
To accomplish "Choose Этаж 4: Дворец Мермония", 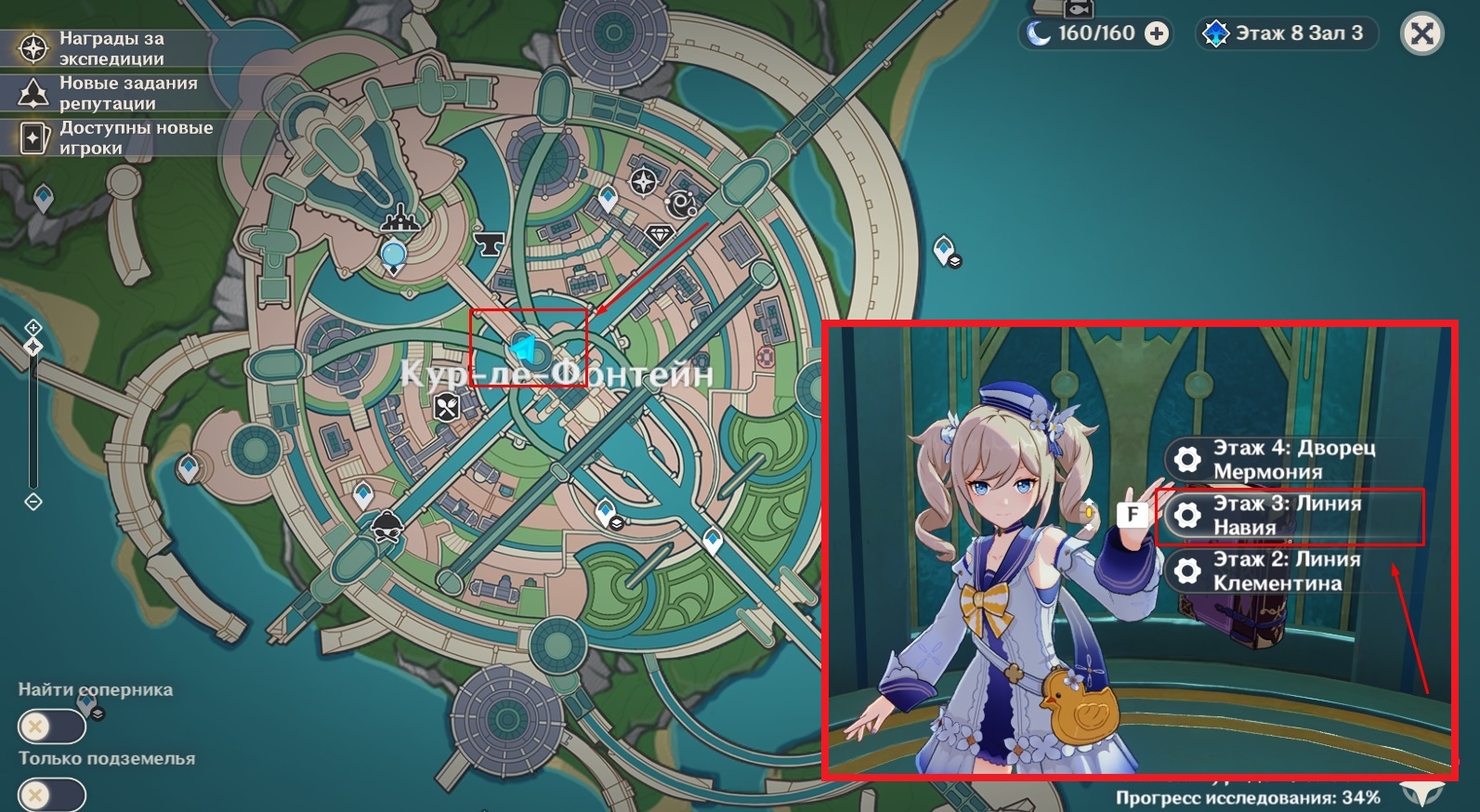I will click(x=1291, y=460).
